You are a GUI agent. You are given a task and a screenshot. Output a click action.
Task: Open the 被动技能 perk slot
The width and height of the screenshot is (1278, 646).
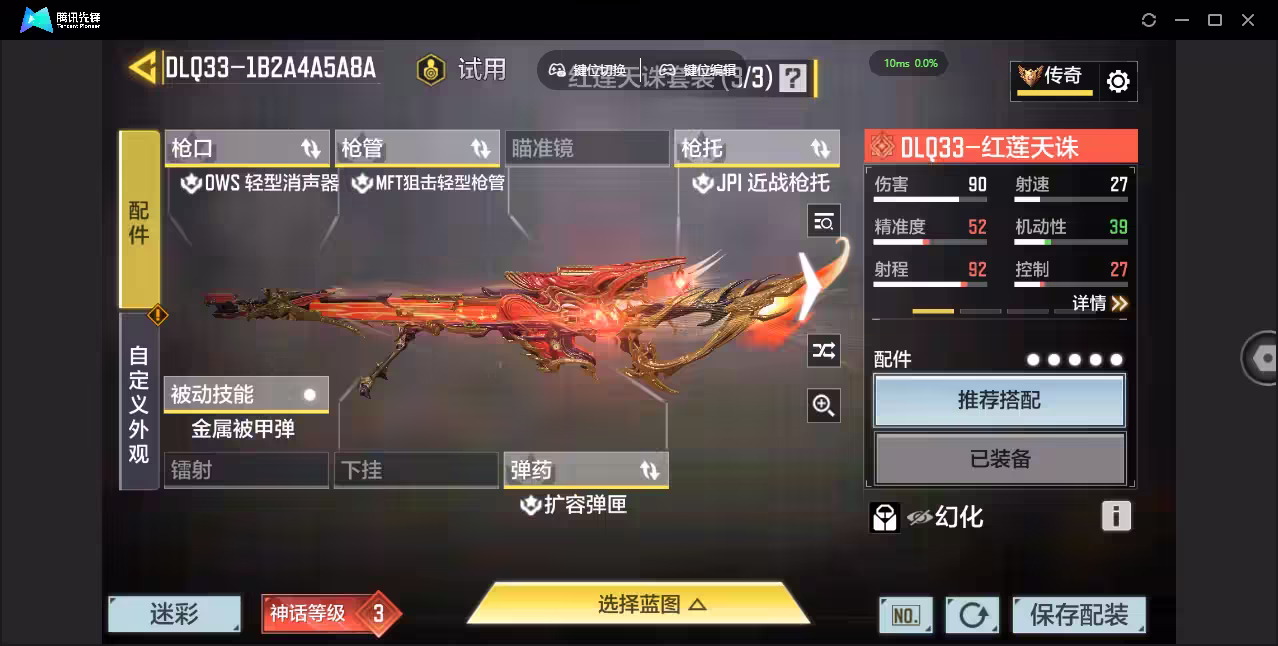pyautogui.click(x=246, y=394)
